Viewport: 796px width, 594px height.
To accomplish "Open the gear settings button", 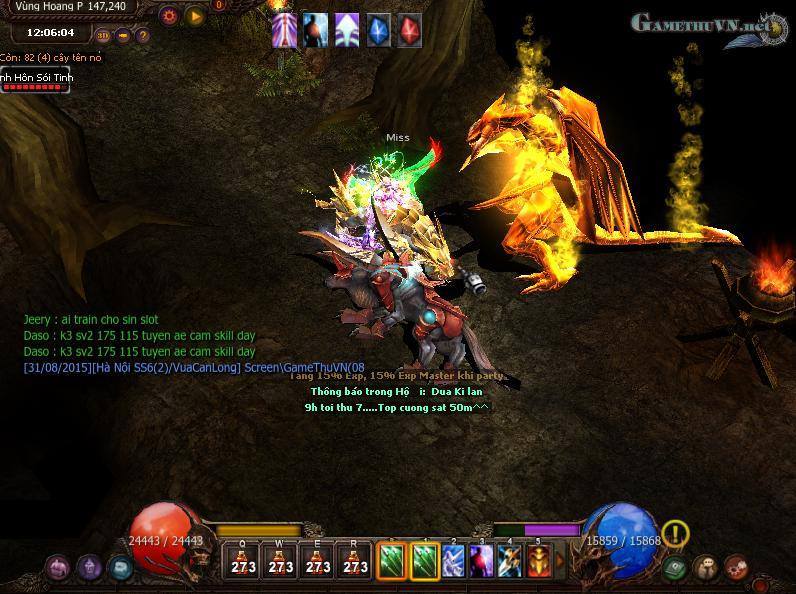I will coord(169,15).
